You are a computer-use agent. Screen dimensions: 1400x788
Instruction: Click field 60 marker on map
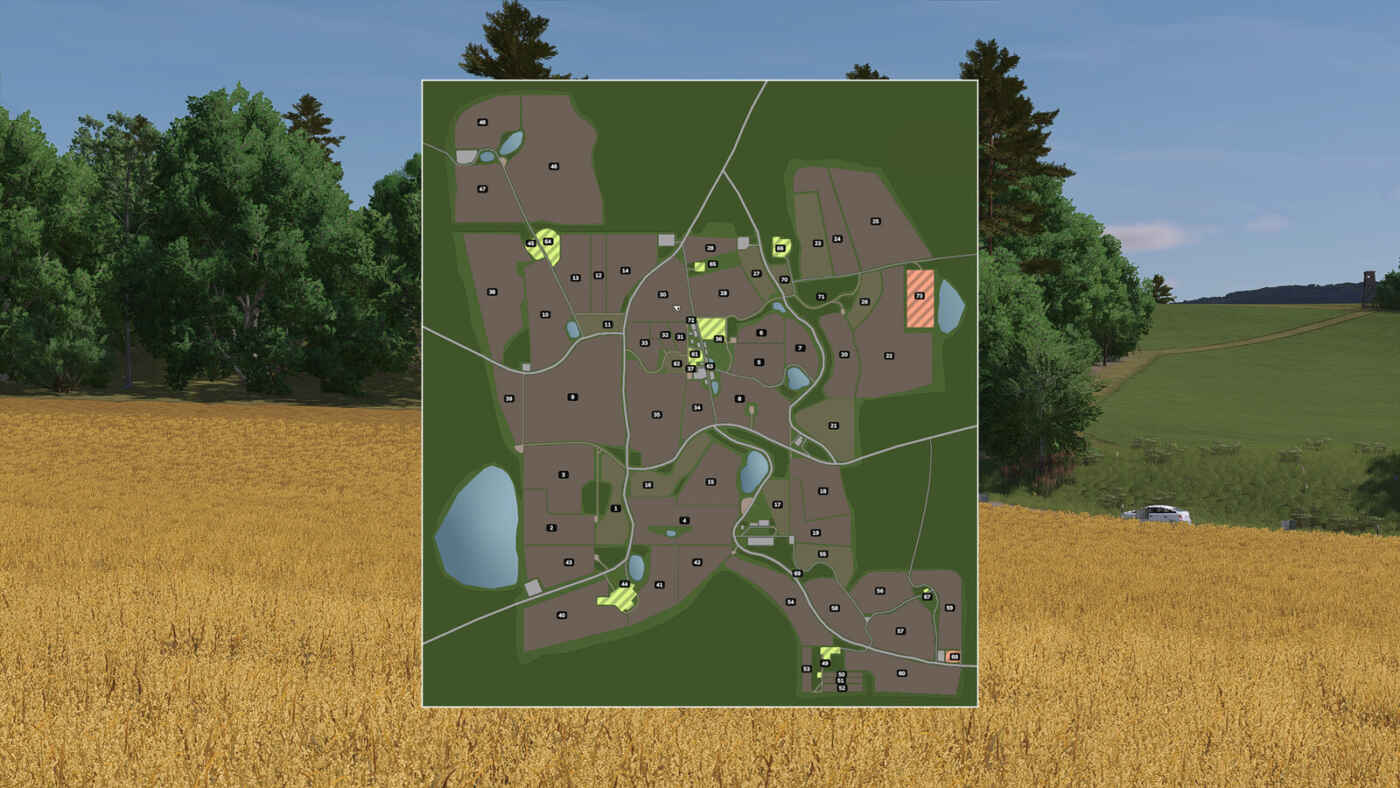[901, 673]
